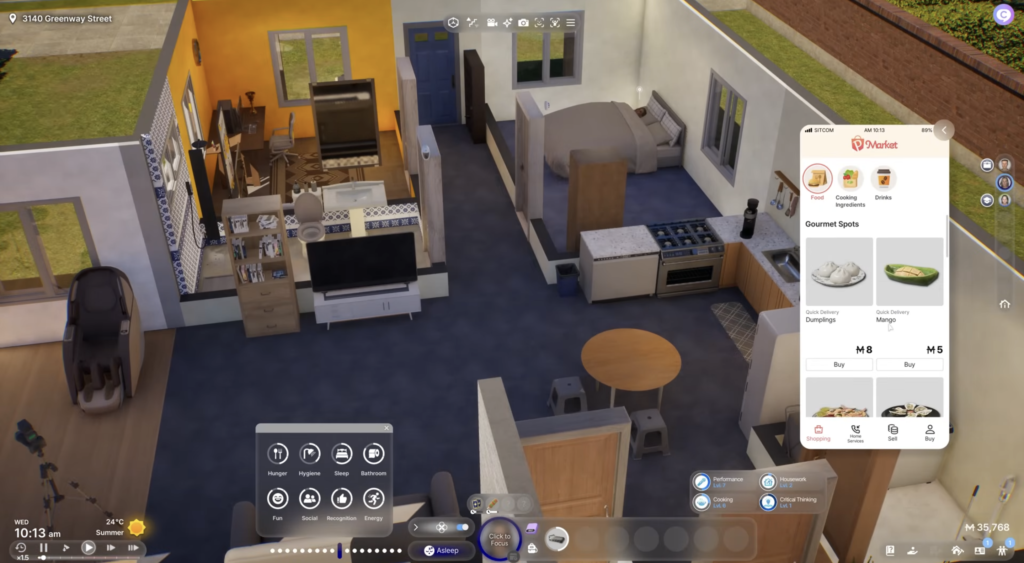Viewport: 1024px width, 563px height.
Task: Open the Home Services tab
Action: tap(855, 432)
